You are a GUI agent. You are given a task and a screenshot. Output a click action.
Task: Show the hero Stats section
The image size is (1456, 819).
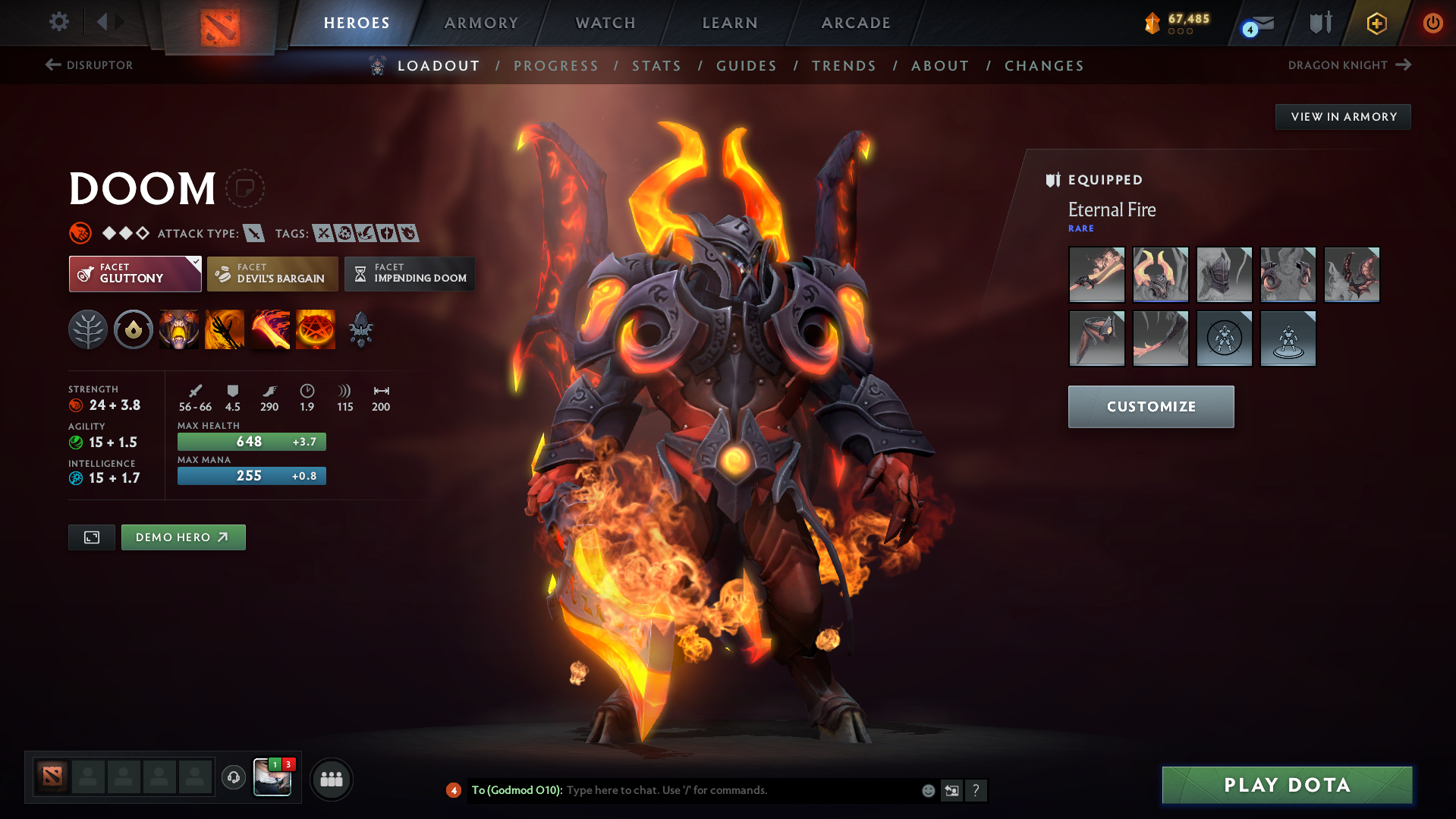656,66
